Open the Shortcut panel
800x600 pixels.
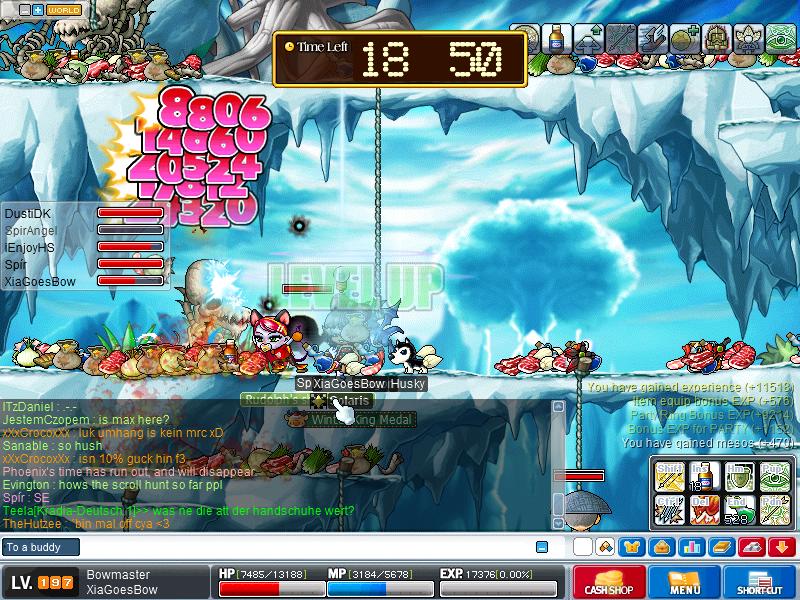[x=760, y=582]
